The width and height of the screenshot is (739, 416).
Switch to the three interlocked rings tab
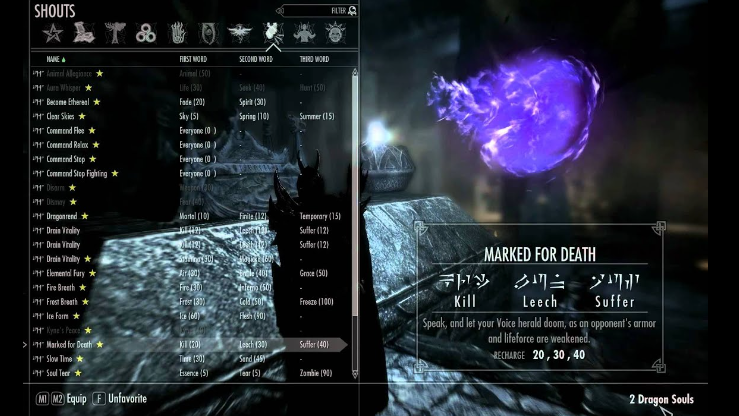point(146,34)
